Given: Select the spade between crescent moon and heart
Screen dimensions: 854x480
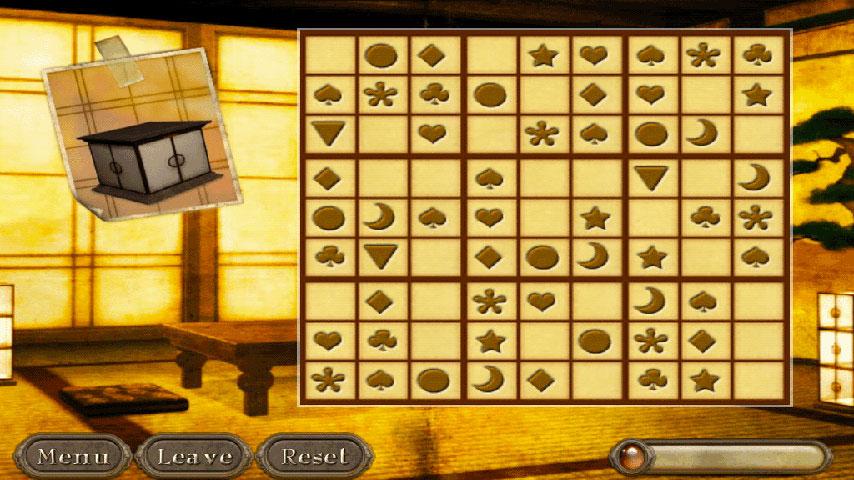Looking at the screenshot, I should pos(434,217).
